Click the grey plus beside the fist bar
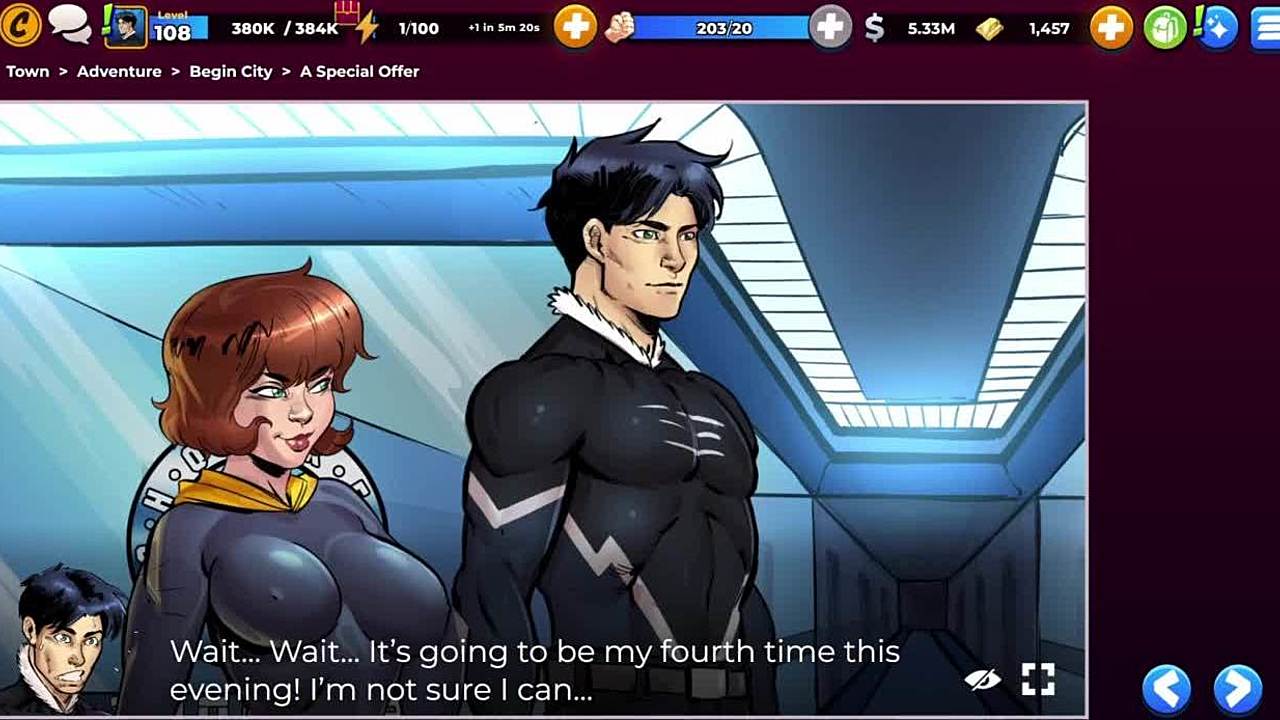This screenshot has height=720, width=1280. 829,28
